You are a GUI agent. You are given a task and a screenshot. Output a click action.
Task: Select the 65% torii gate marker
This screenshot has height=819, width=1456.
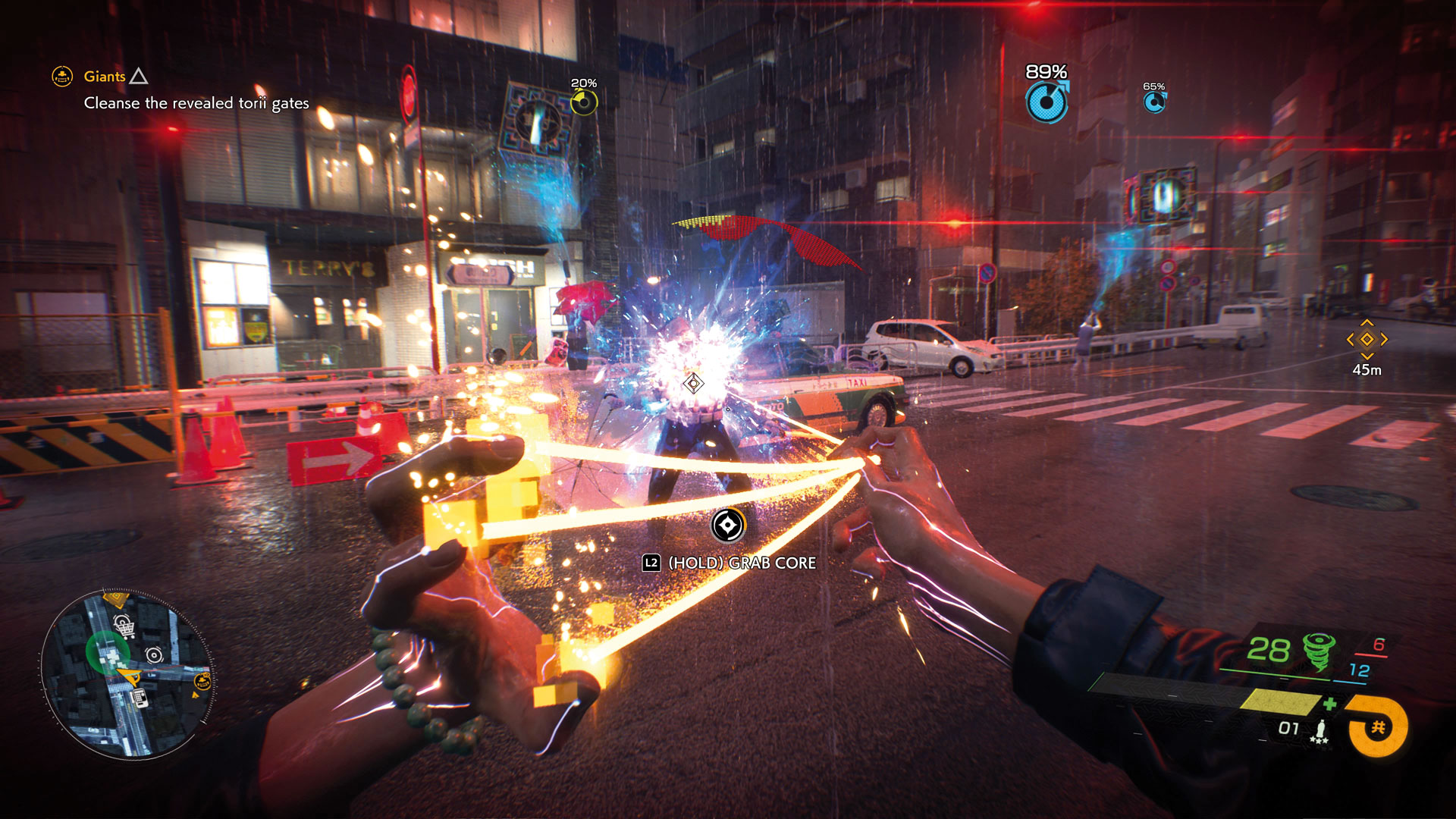point(1154,102)
